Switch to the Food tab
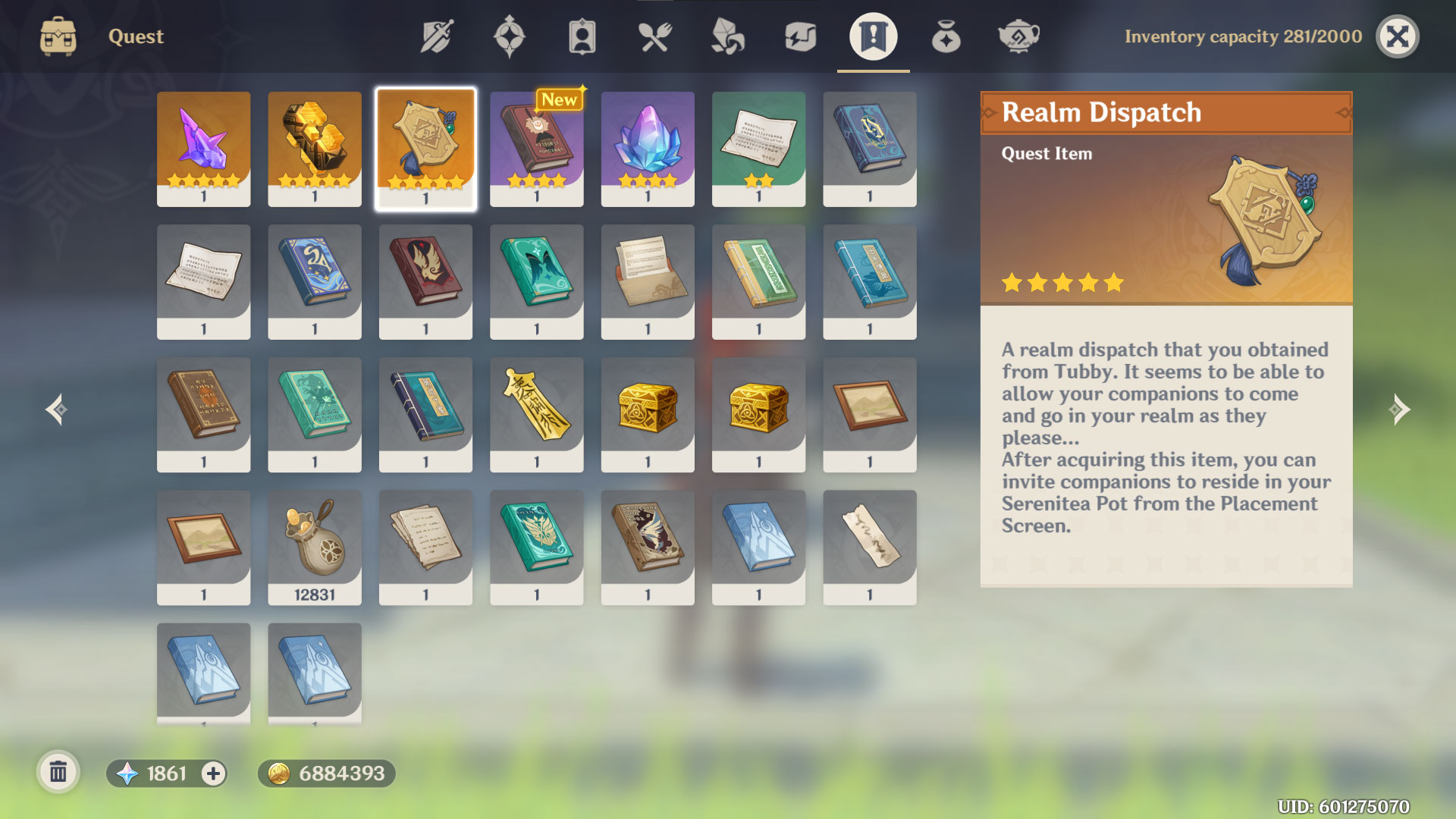This screenshot has height=819, width=1456. point(654,36)
